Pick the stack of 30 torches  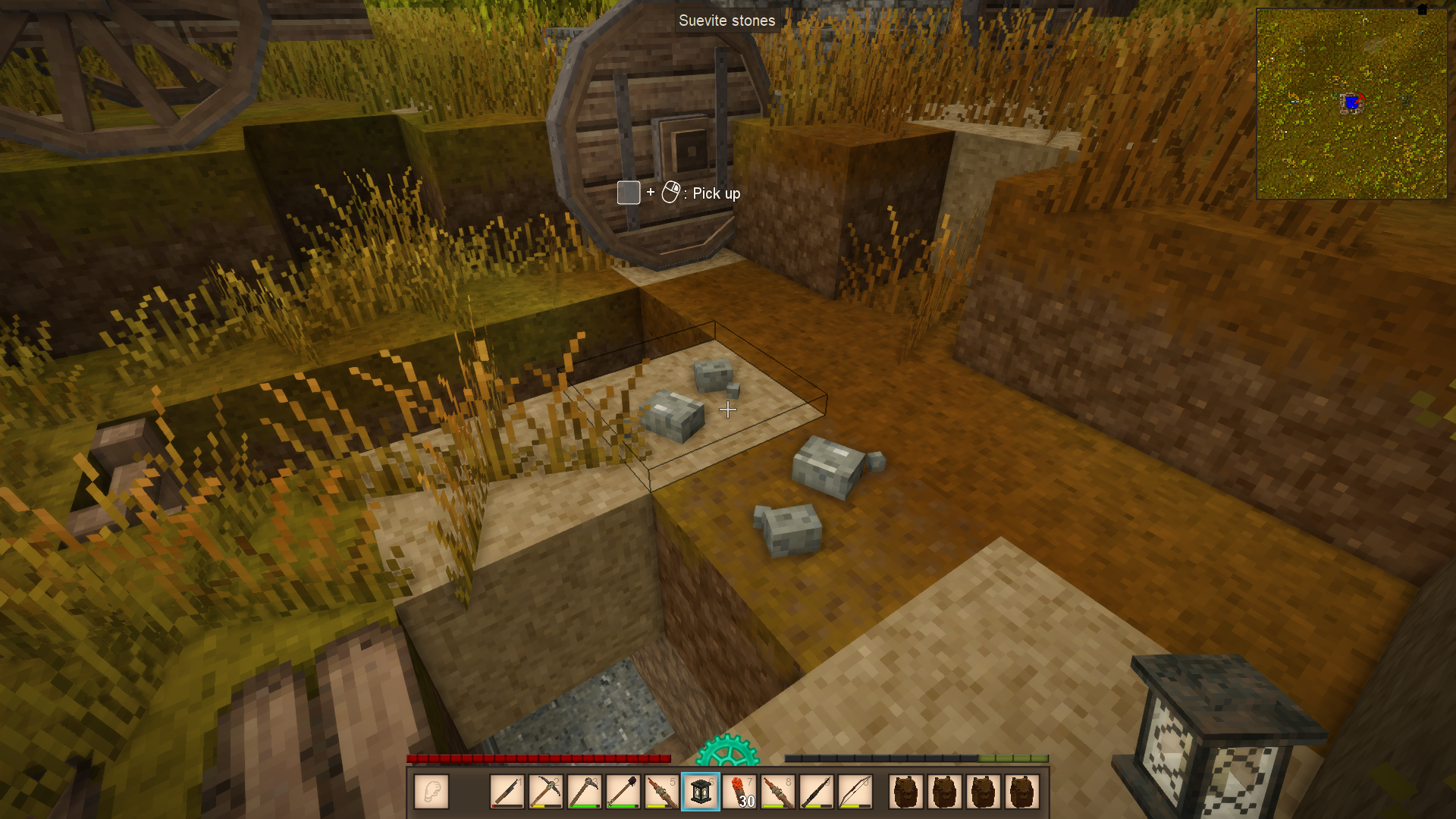tap(739, 792)
